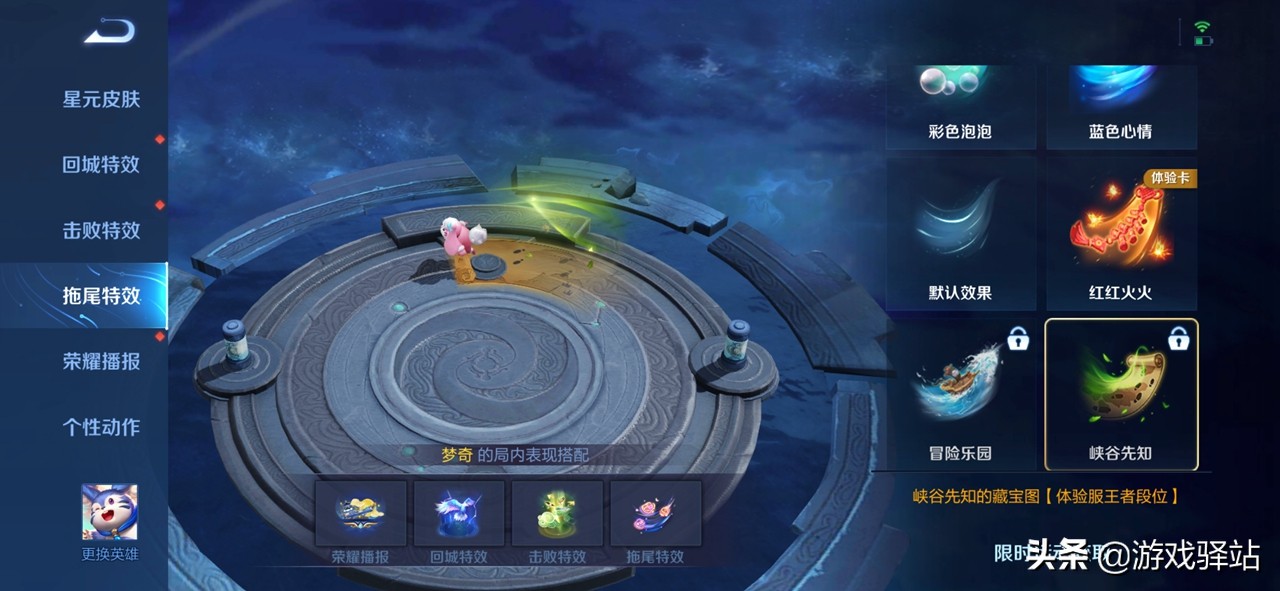The image size is (1280, 591).
Task: Switch to the 荣耀播报 tab
Action: [x=101, y=362]
